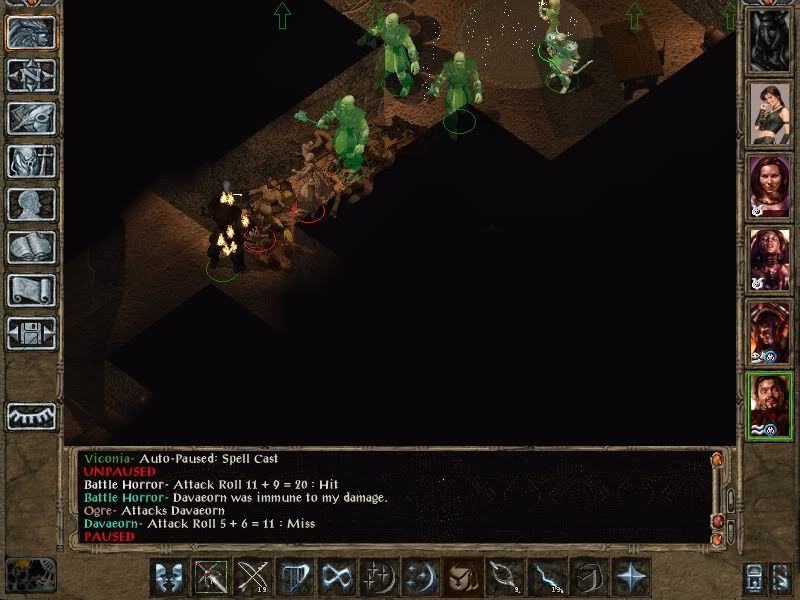Viewport: 800px width, 600px height.
Task: Select the bearded man portrait with green border
Action: [770, 403]
